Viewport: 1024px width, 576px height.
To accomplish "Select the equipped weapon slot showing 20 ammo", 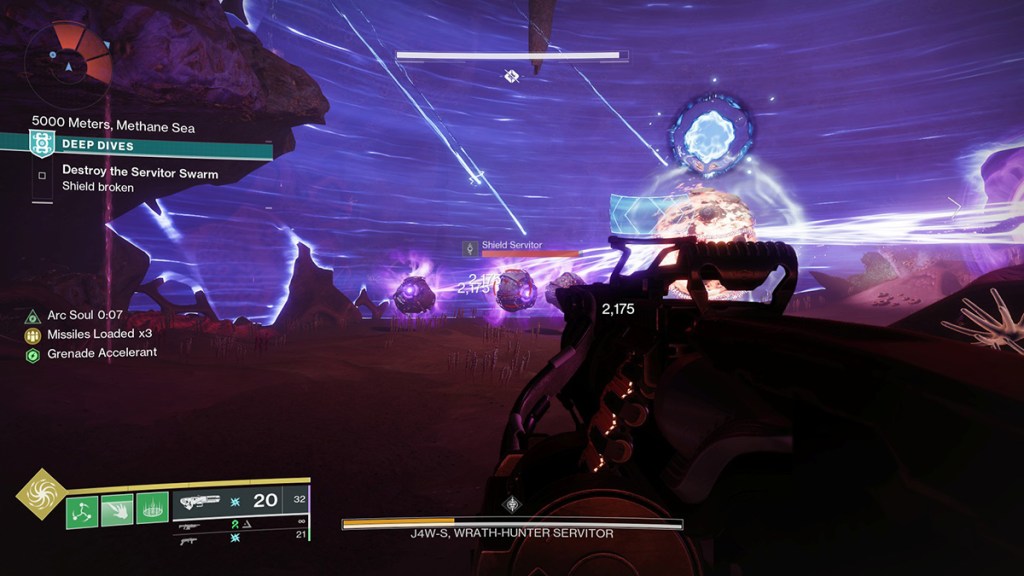I will tap(240, 501).
